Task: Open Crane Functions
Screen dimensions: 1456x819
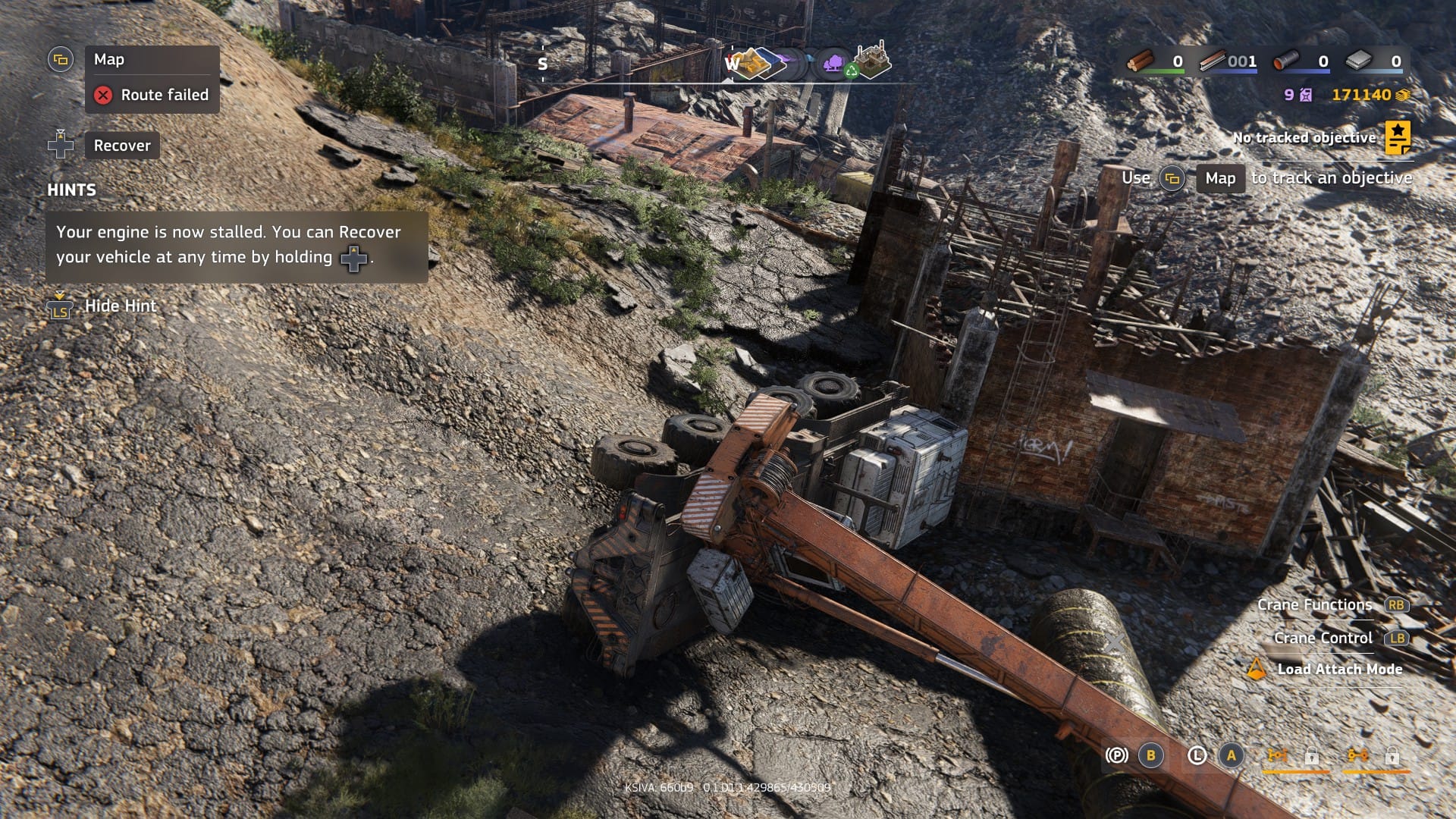Action: (x=1314, y=605)
